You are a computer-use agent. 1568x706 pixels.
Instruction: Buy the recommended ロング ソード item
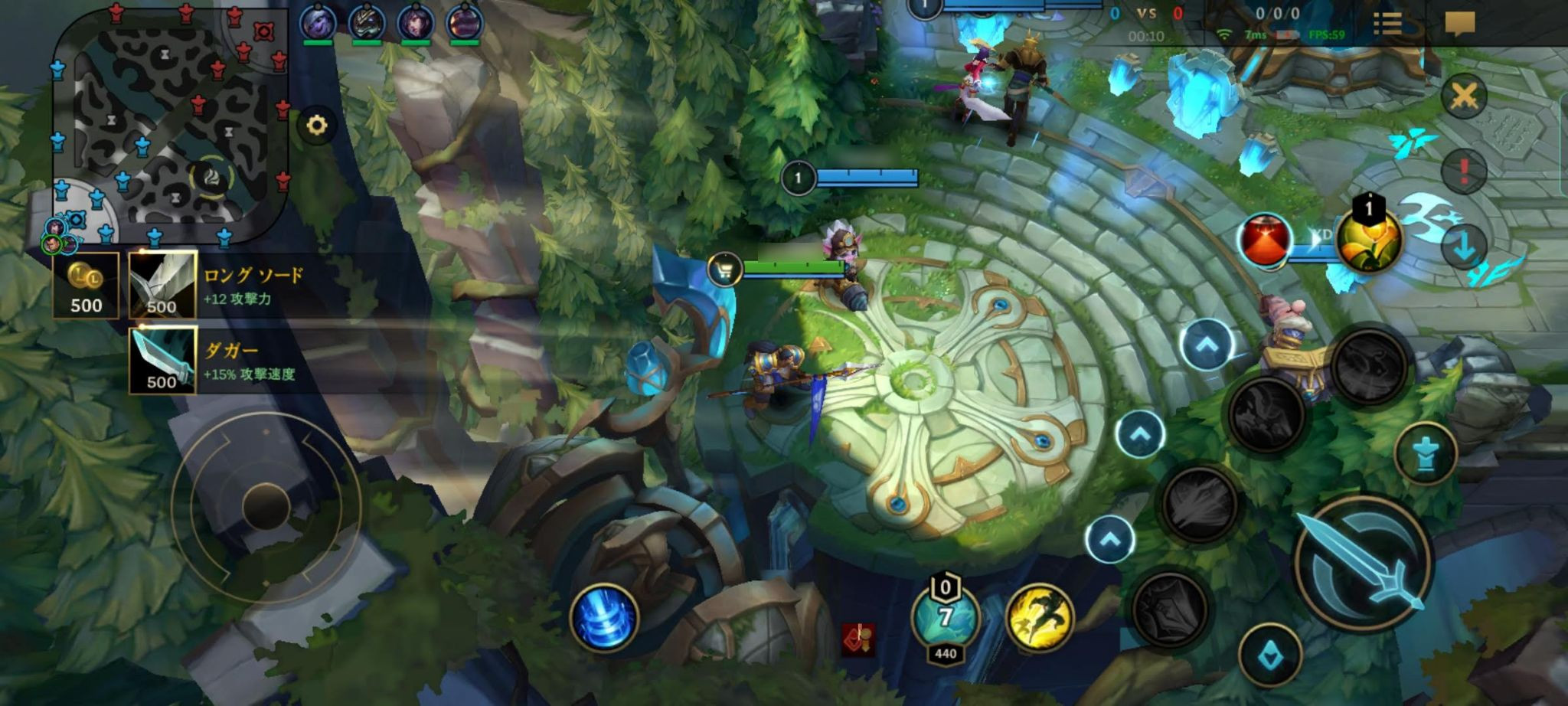pyautogui.click(x=162, y=285)
